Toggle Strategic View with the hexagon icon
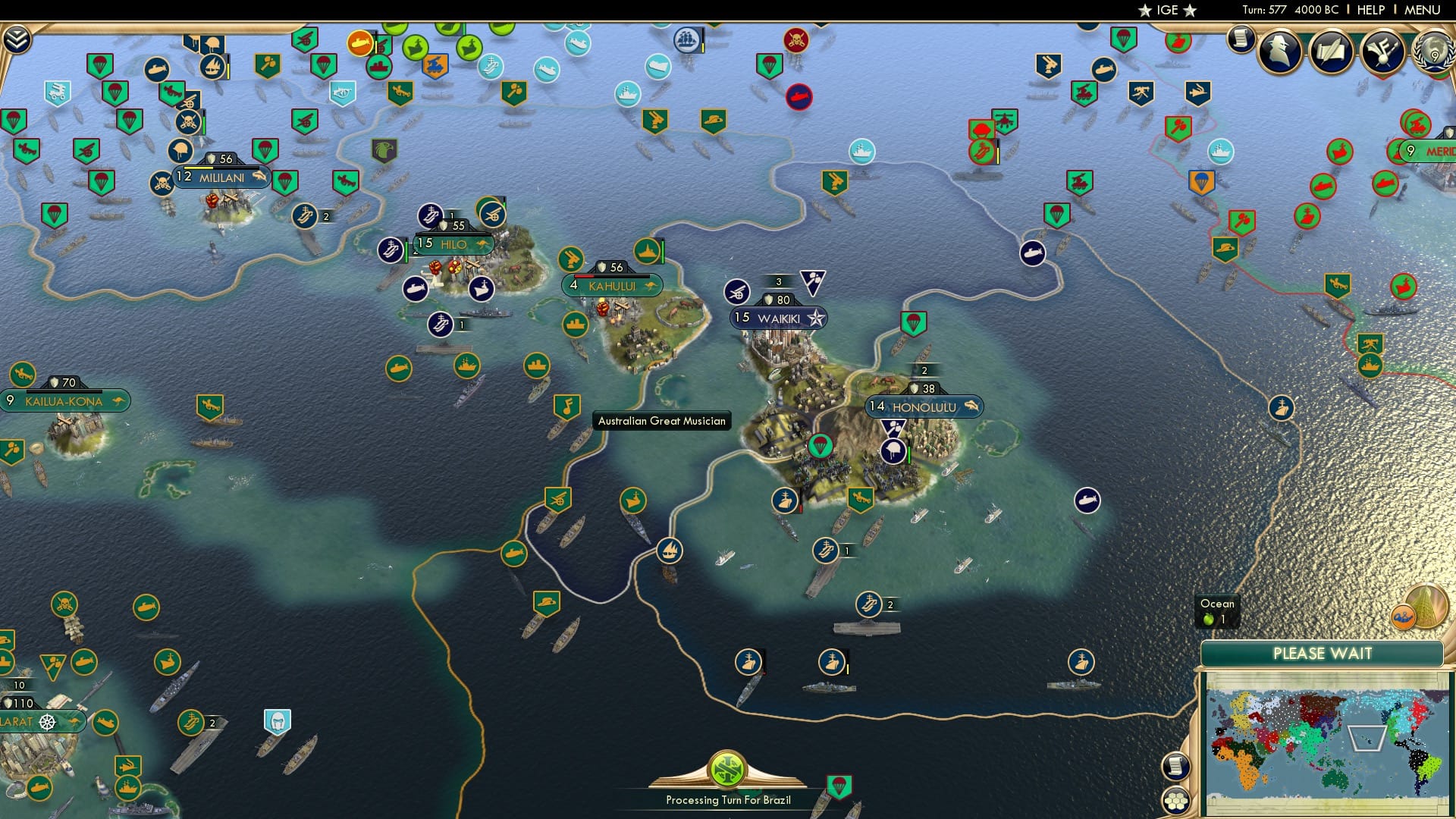This screenshot has height=819, width=1456. click(x=1175, y=800)
